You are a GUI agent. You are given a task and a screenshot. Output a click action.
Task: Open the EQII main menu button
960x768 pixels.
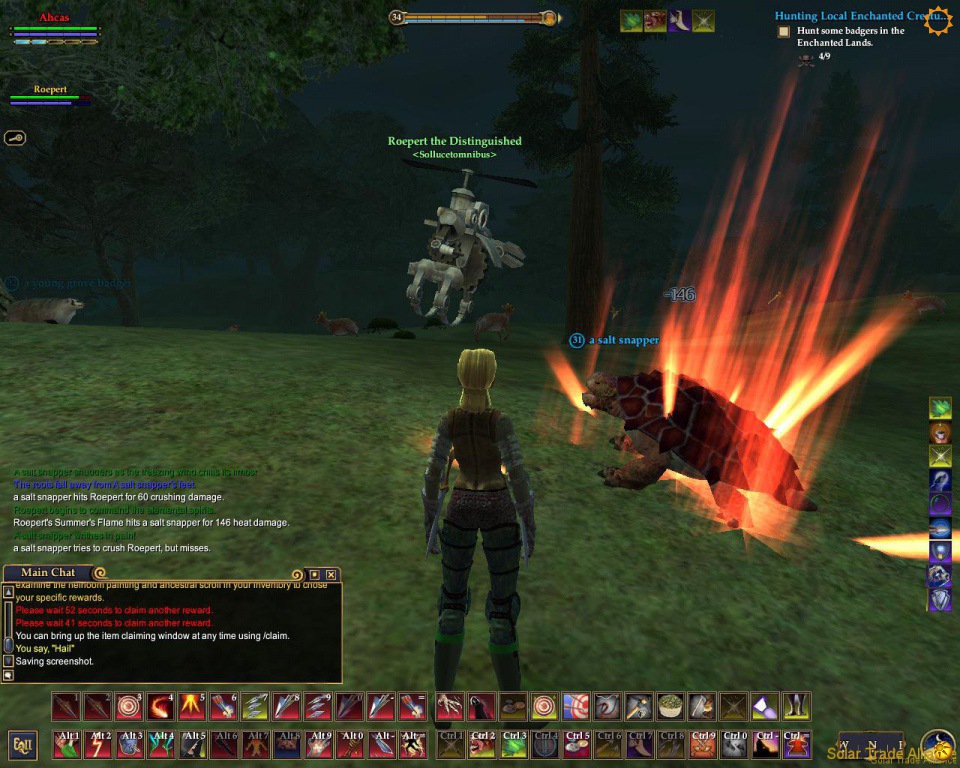tap(23, 745)
